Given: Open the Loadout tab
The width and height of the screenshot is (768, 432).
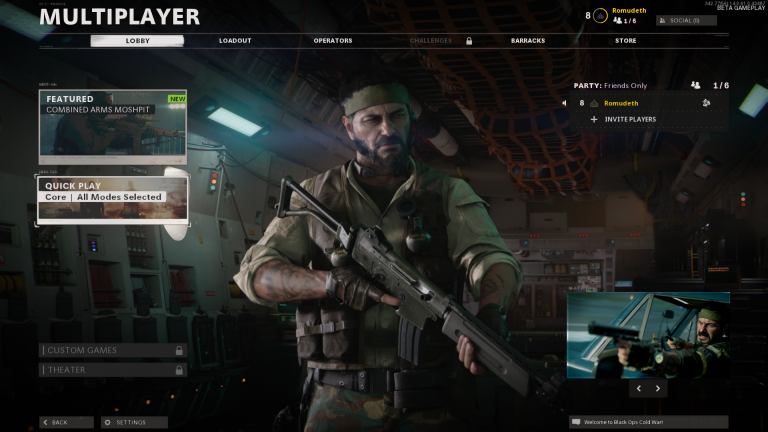Looking at the screenshot, I should pos(235,41).
